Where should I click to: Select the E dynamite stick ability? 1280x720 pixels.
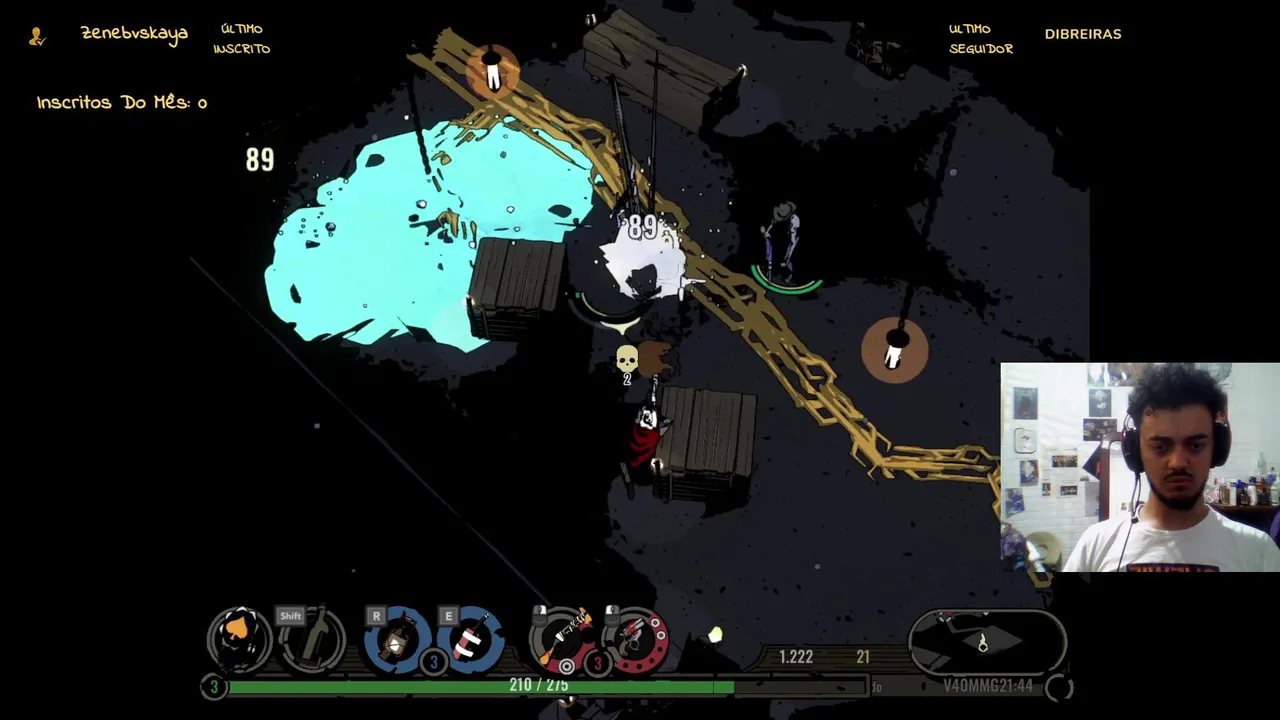pyautogui.click(x=469, y=638)
